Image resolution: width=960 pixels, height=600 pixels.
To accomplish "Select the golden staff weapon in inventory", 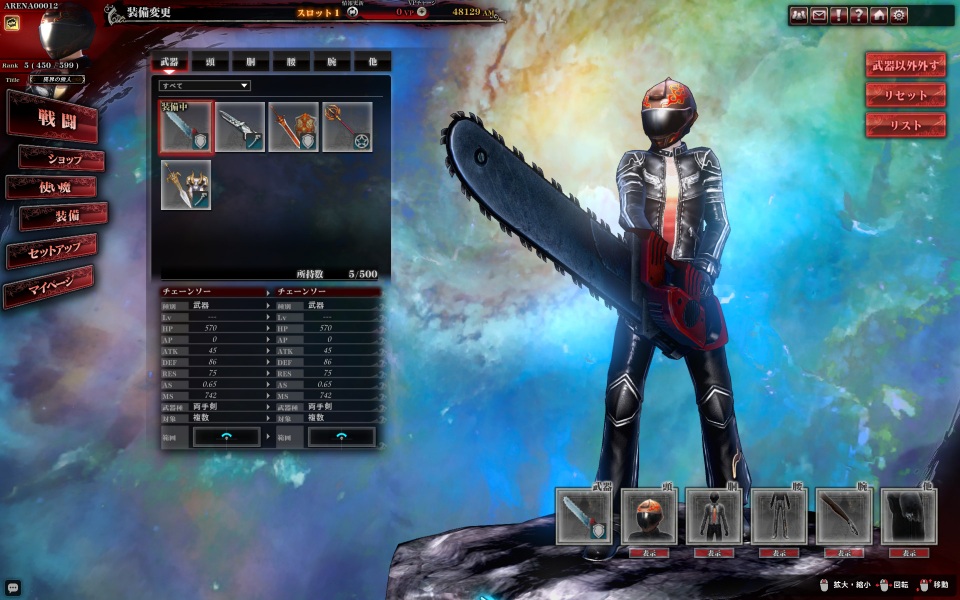I will tap(347, 127).
